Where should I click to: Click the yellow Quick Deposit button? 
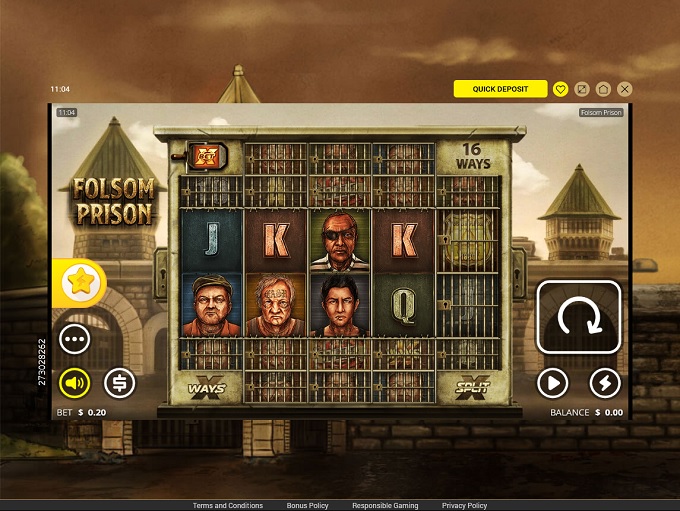click(x=500, y=89)
